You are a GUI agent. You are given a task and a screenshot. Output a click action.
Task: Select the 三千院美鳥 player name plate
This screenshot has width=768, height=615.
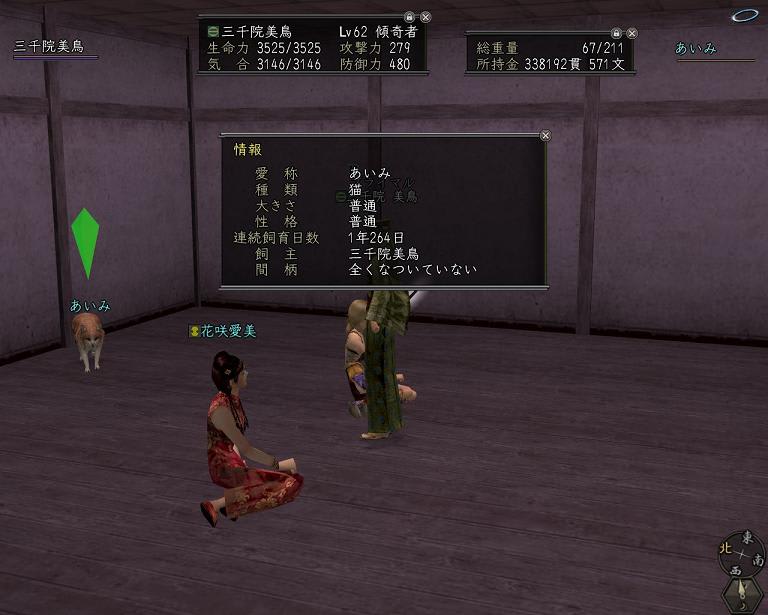pos(48,47)
